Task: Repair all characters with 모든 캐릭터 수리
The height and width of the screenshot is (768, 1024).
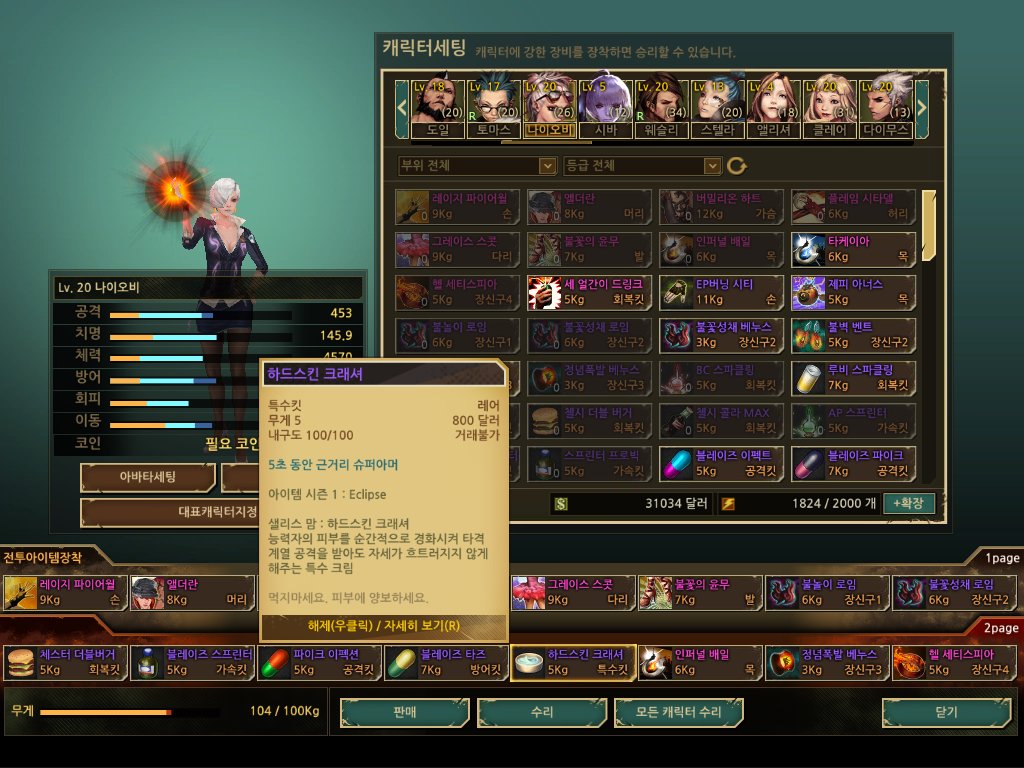Action: (x=679, y=712)
